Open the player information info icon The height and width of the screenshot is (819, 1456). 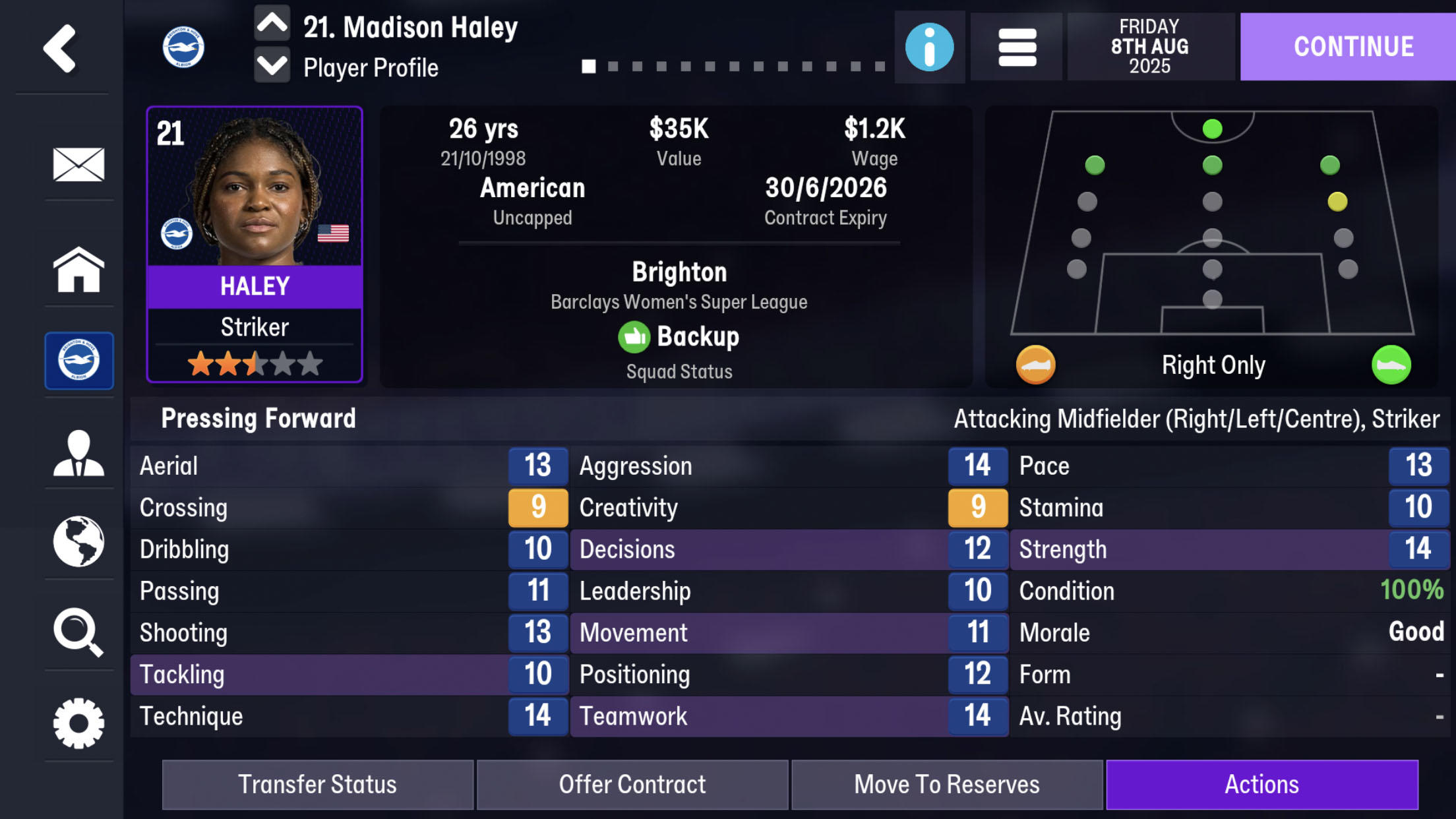[x=929, y=47]
